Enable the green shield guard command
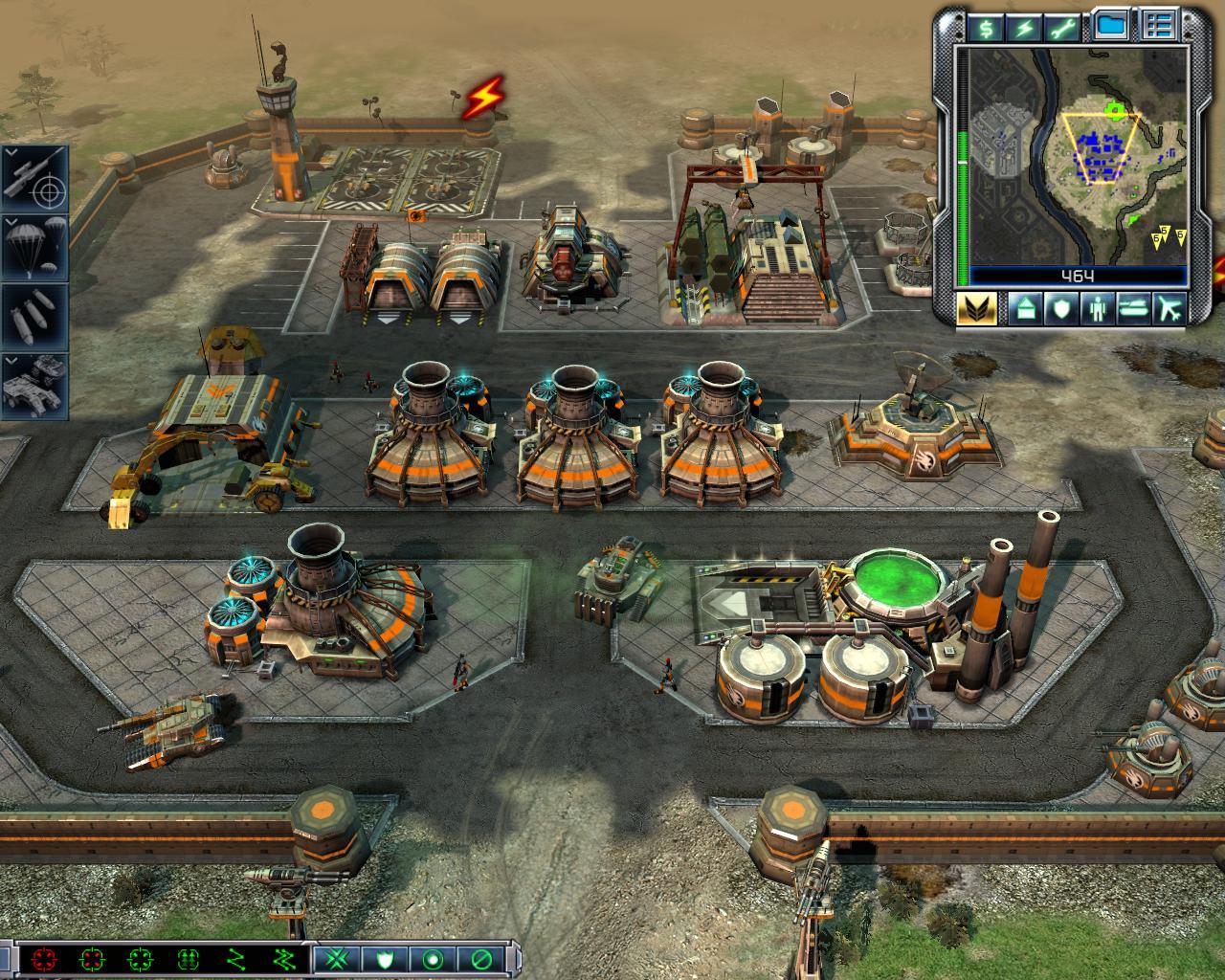Viewport: 1225px width, 980px height. [x=385, y=958]
